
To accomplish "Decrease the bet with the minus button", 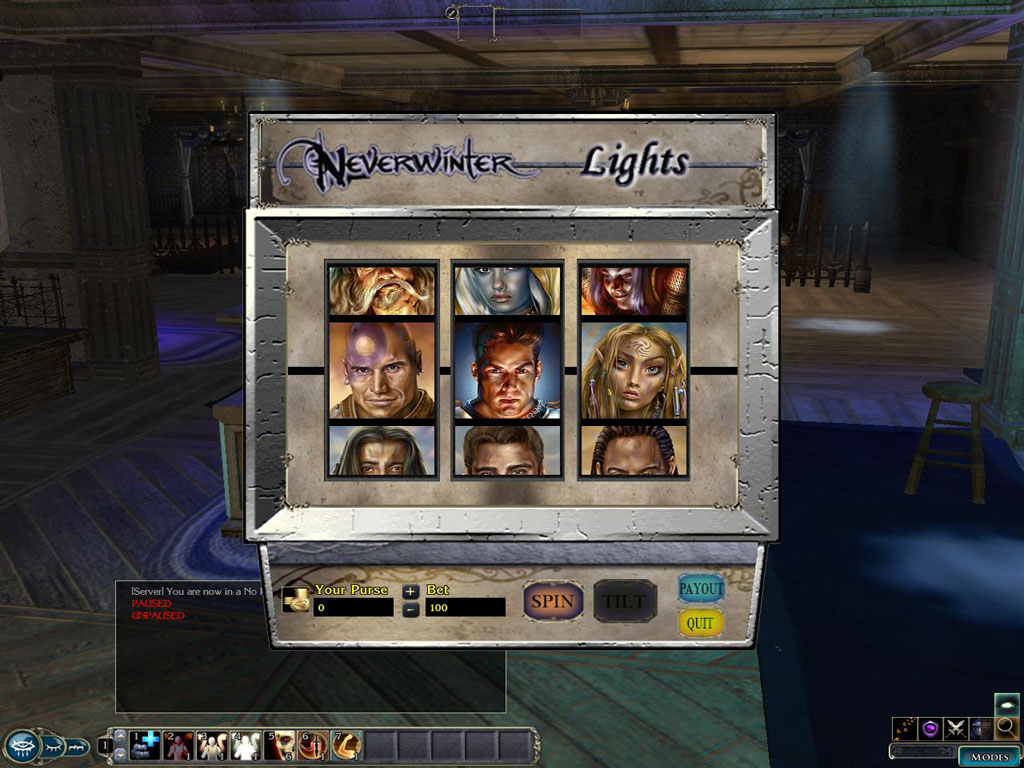I will tap(411, 609).
